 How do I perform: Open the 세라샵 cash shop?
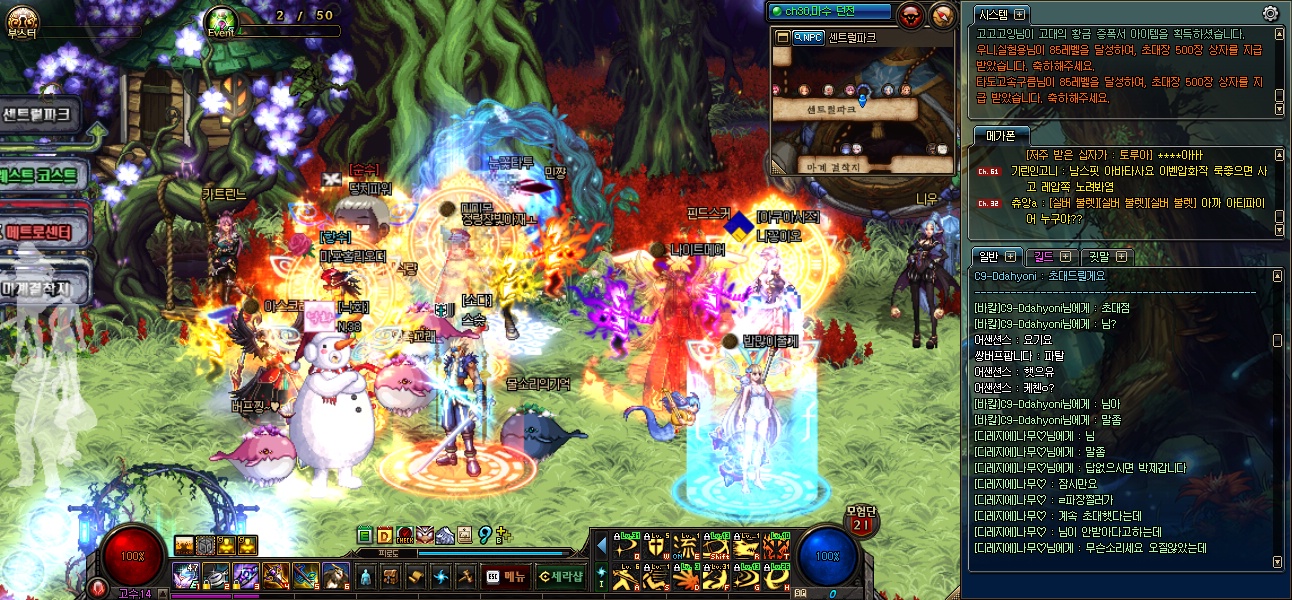(x=559, y=575)
